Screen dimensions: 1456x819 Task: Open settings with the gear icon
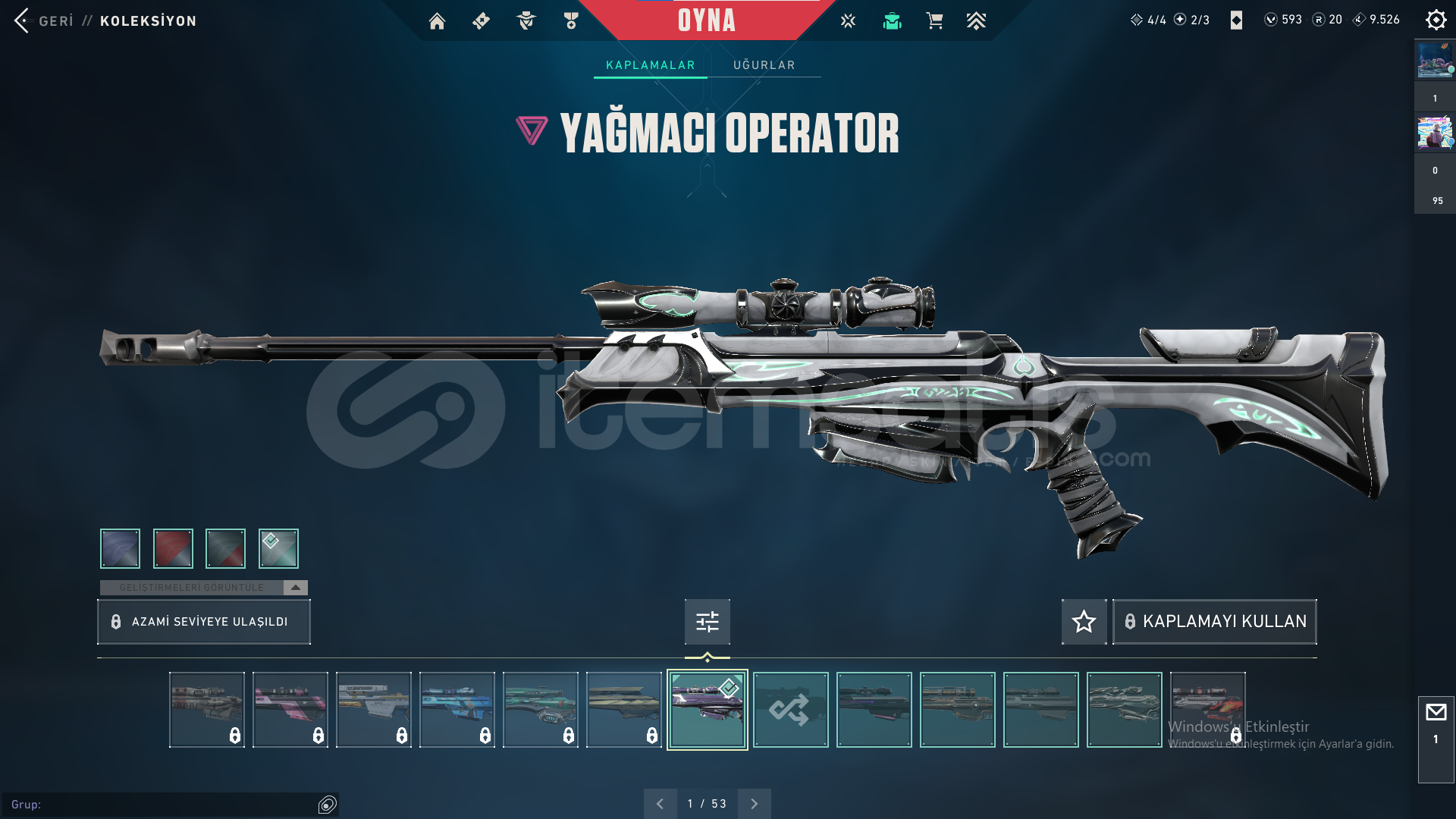click(x=1436, y=20)
